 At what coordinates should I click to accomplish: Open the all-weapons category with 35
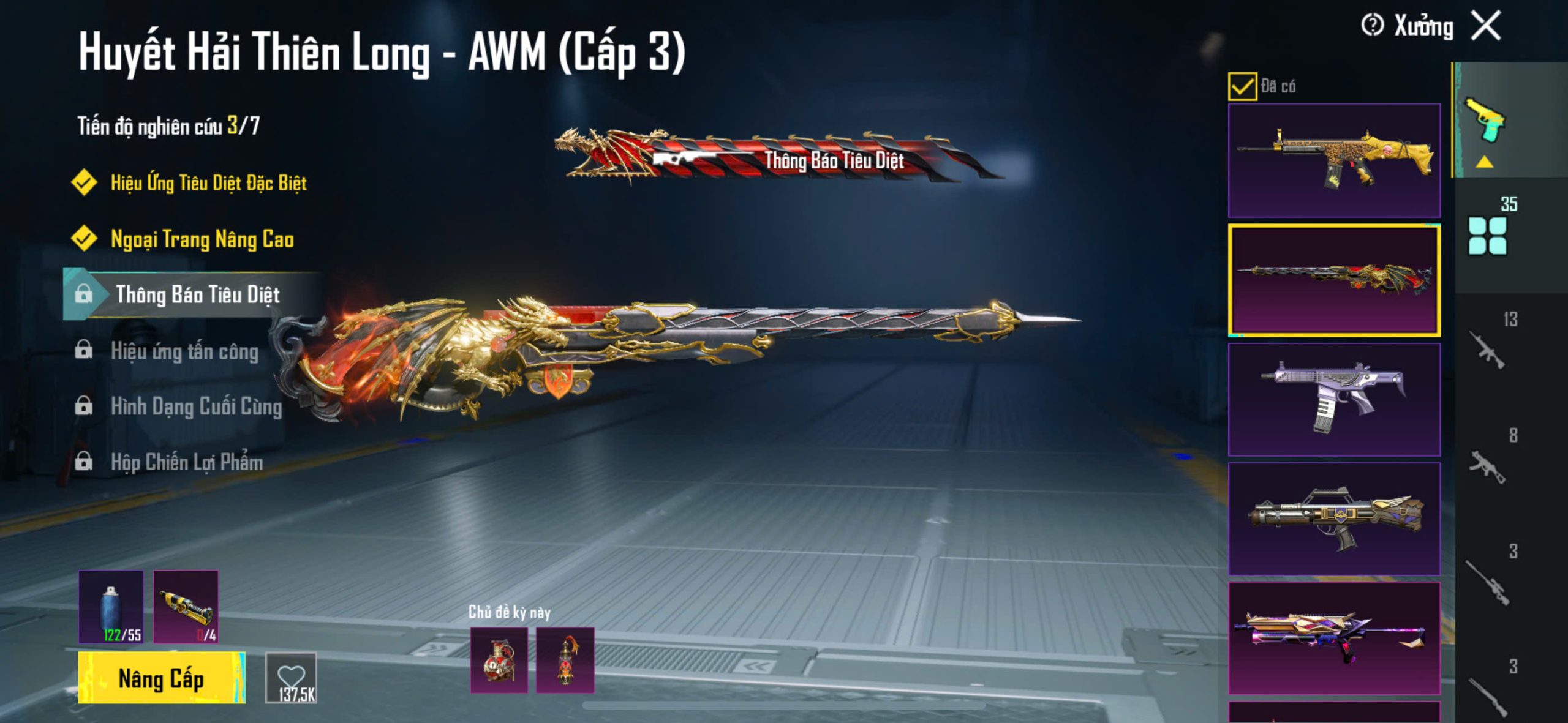[1487, 236]
